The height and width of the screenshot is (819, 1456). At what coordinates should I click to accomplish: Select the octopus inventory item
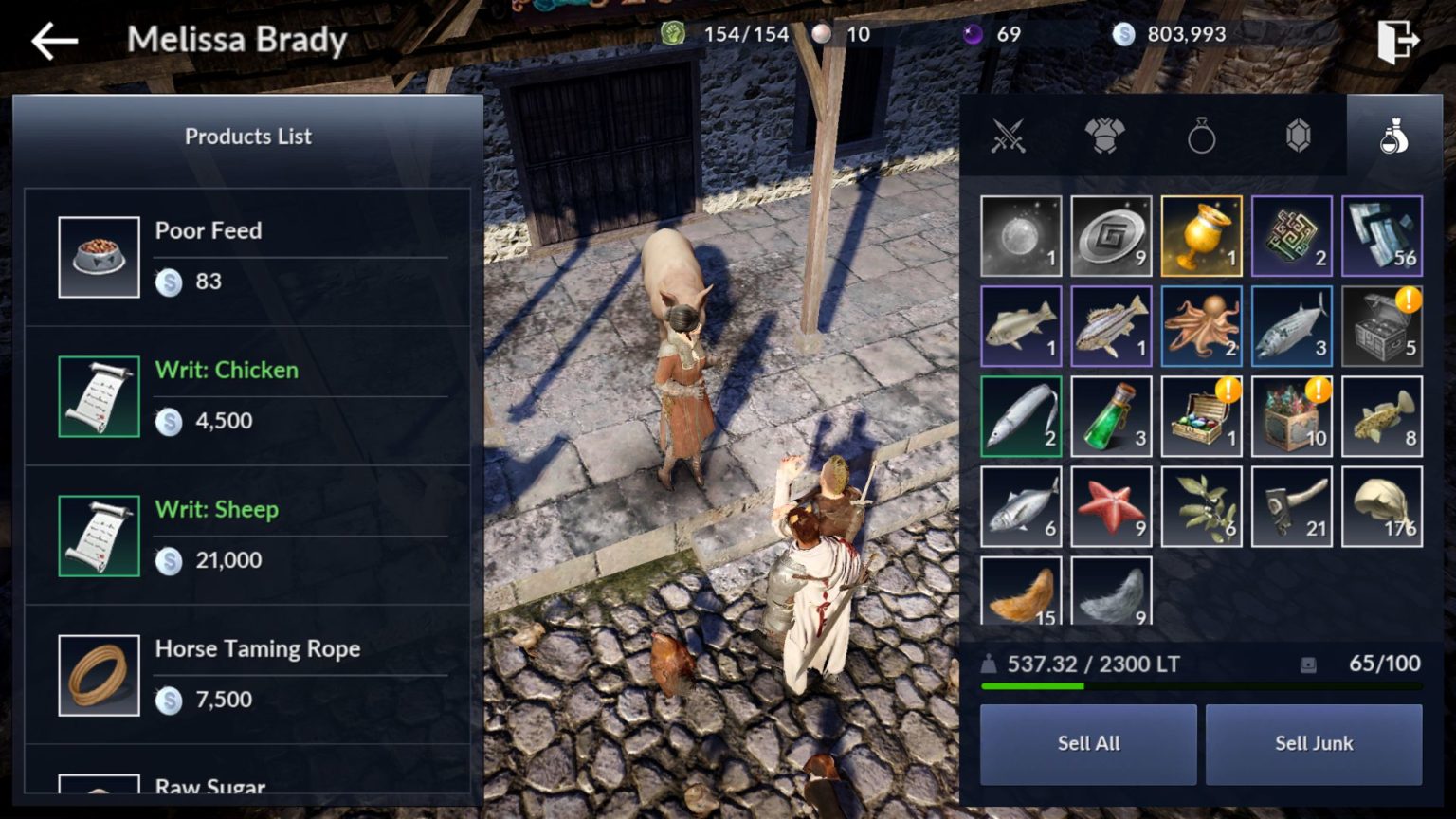click(x=1202, y=325)
